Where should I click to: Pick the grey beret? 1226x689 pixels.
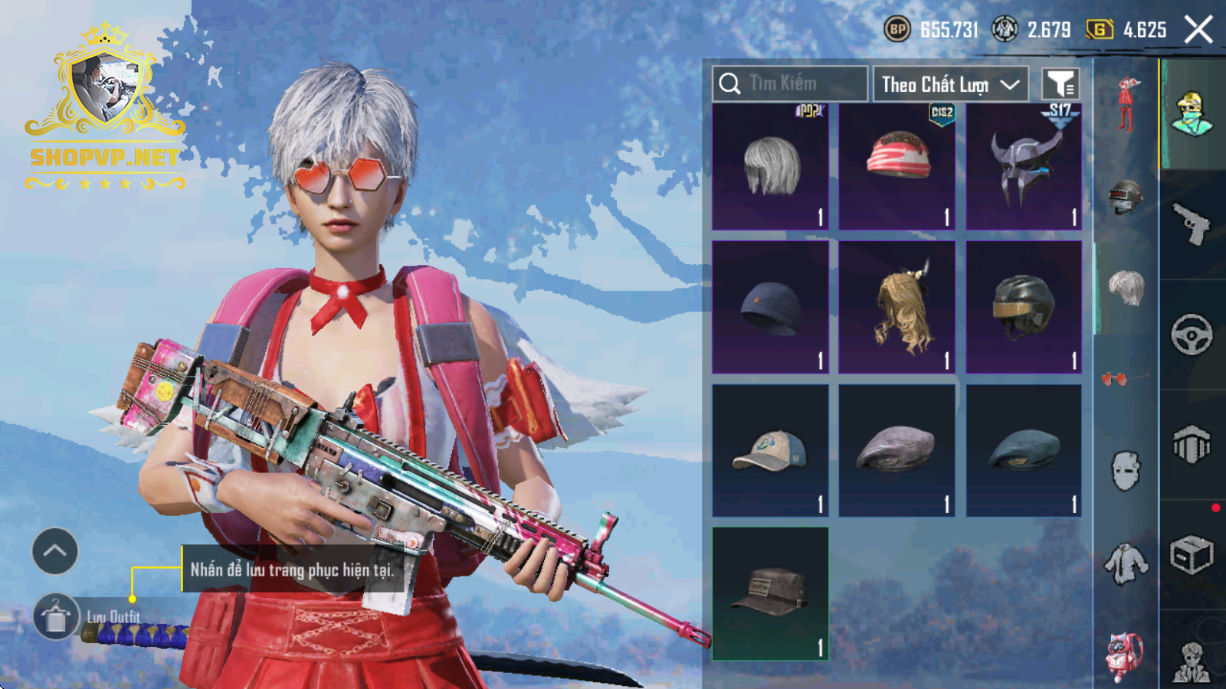pos(897,451)
